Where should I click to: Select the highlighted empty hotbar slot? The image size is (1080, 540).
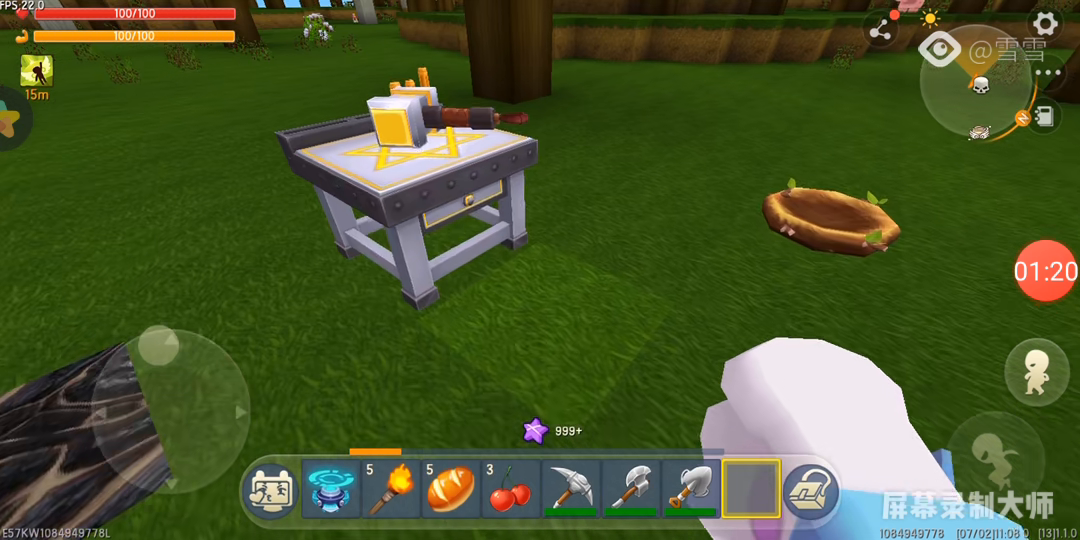750,489
